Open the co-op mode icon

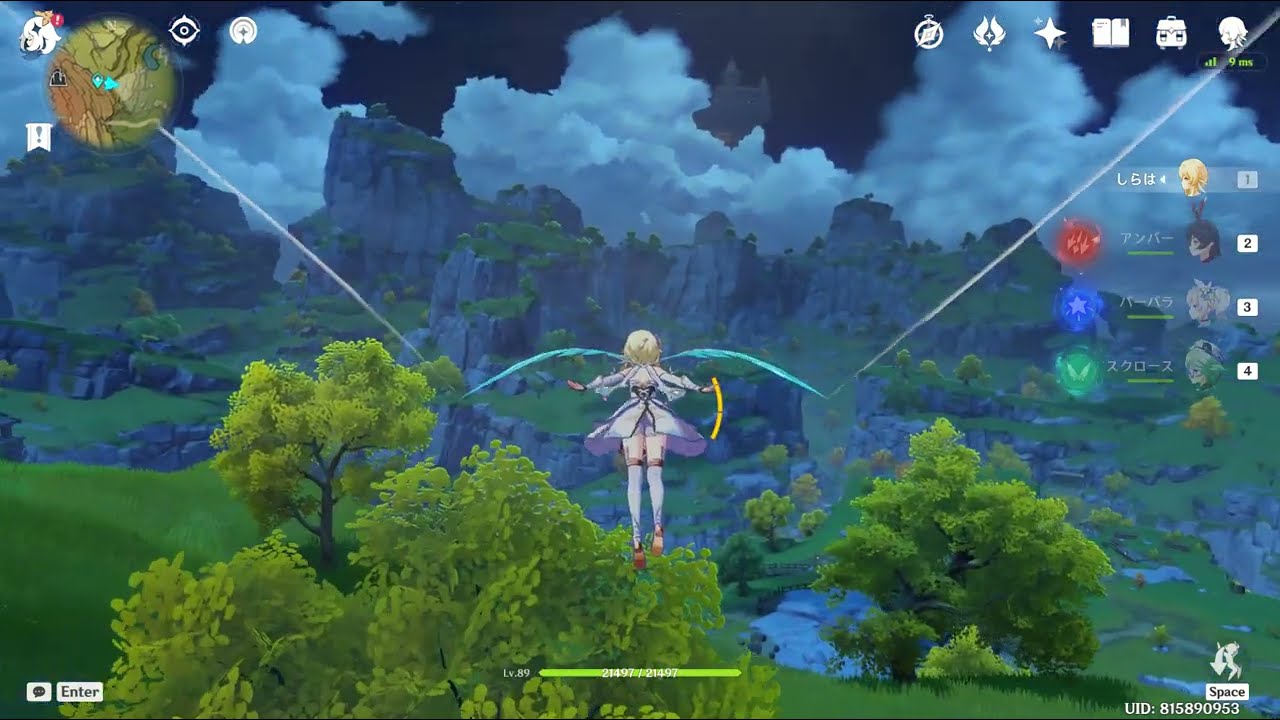tap(242, 31)
